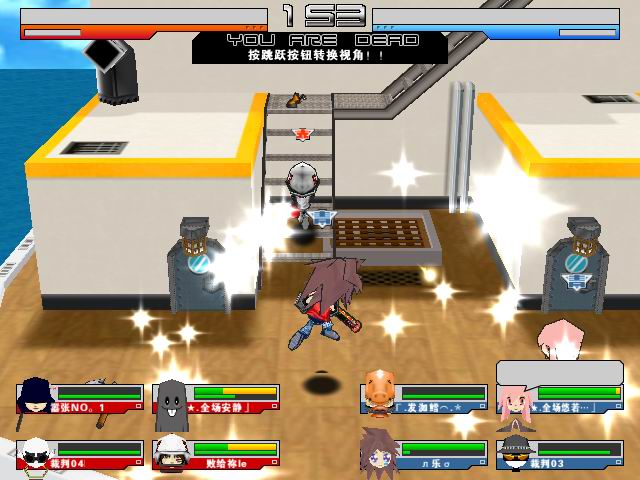Screen dimensions: 640x480
Task: Select the ★.全场安静 player panel
Action: click(217, 398)
